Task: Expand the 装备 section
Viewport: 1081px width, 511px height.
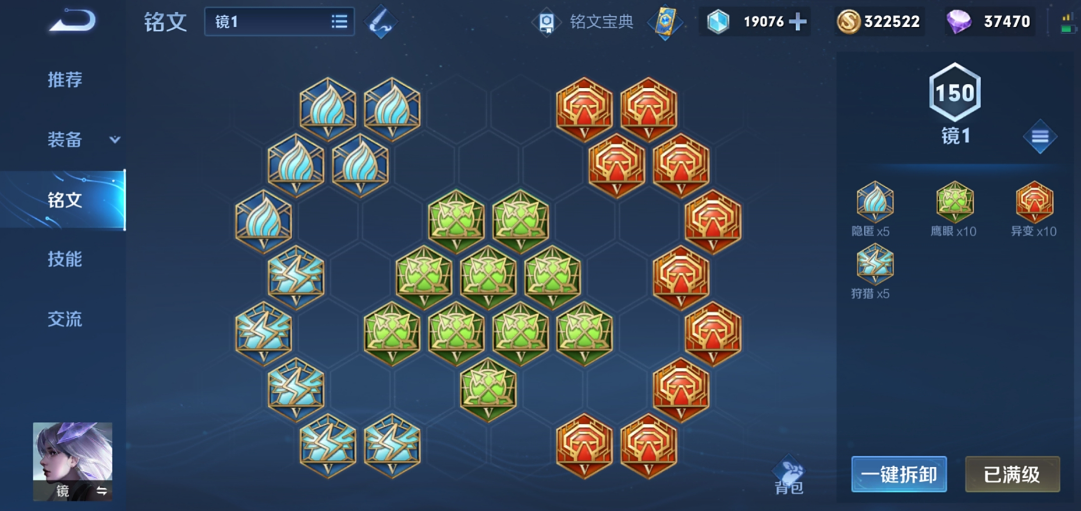Action: (82, 140)
